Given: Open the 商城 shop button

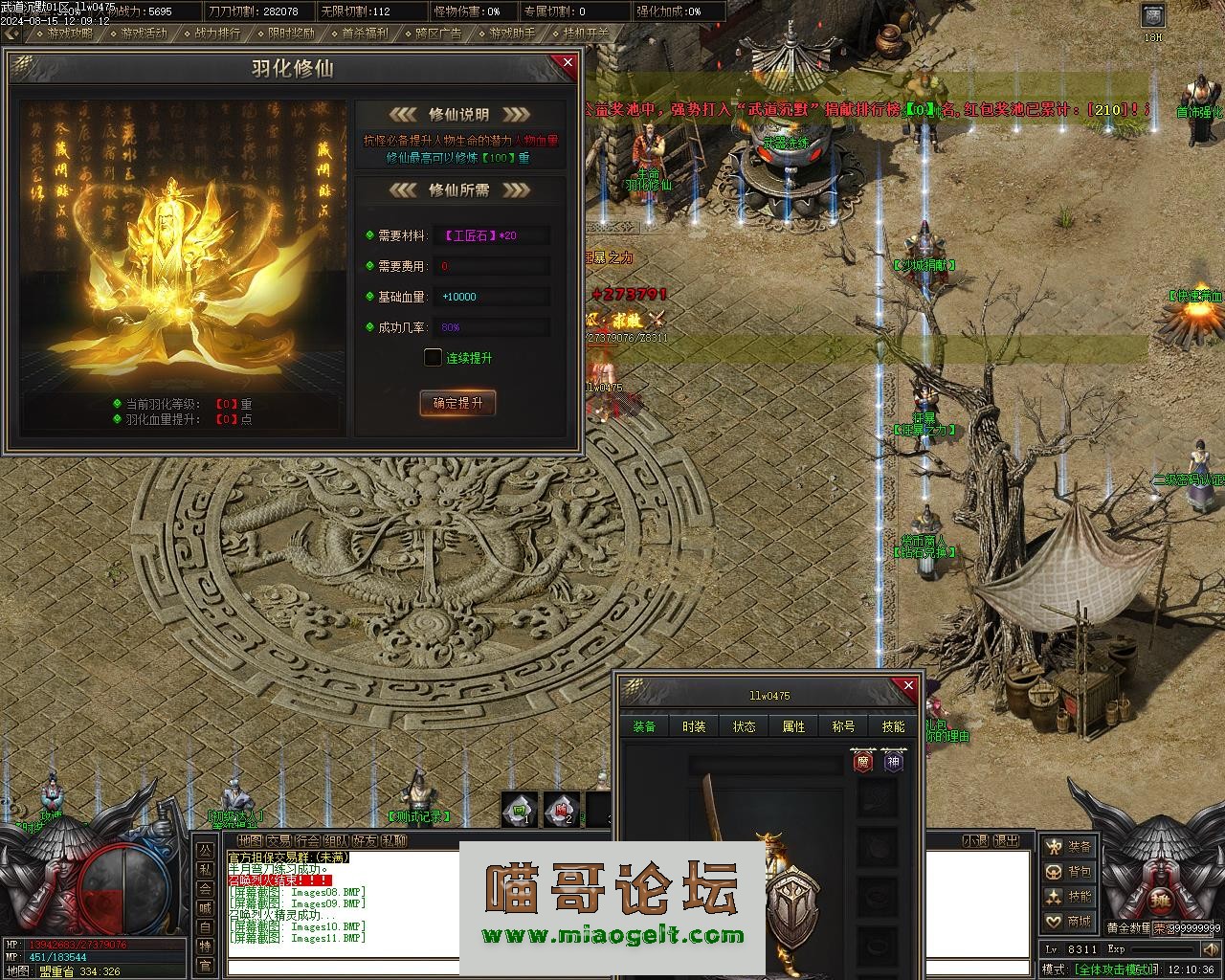Looking at the screenshot, I should click(x=1068, y=922).
